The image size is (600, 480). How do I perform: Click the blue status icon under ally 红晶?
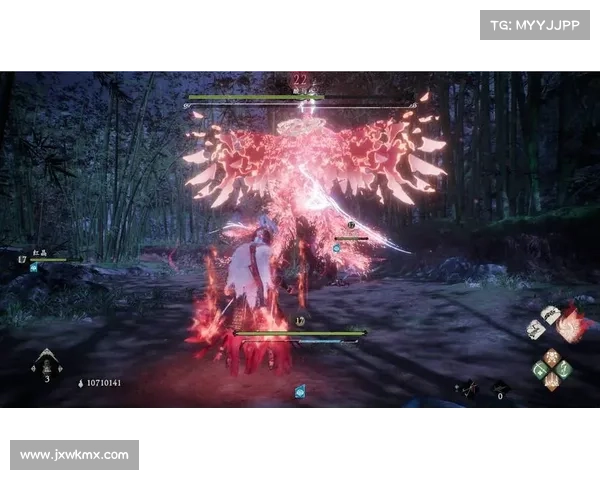34,268
